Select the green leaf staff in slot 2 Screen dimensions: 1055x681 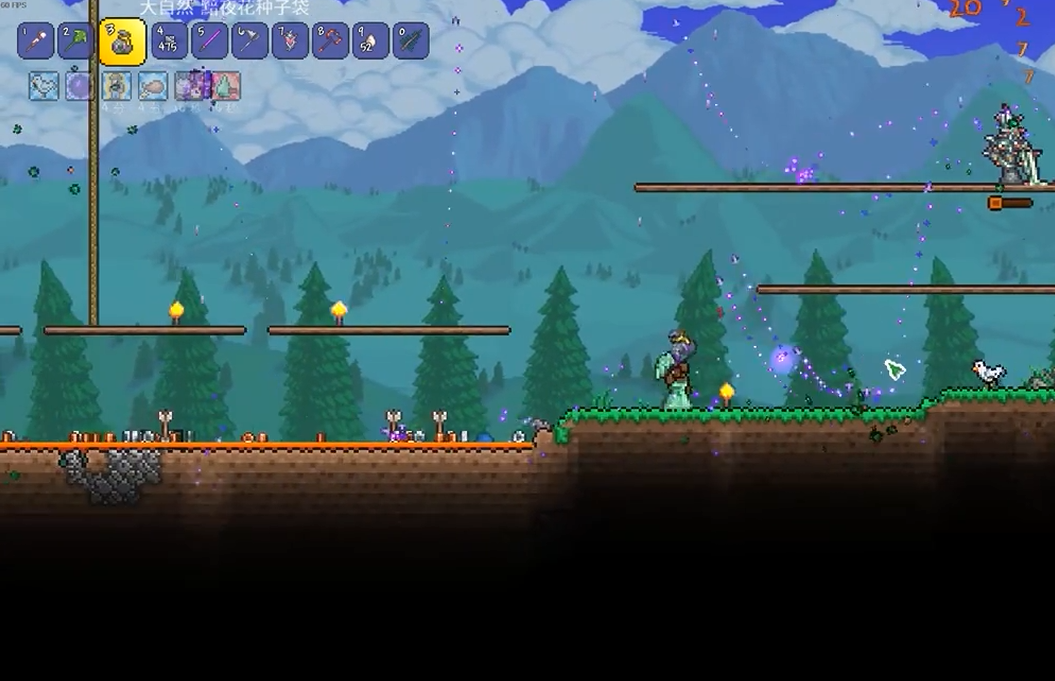pos(76,41)
